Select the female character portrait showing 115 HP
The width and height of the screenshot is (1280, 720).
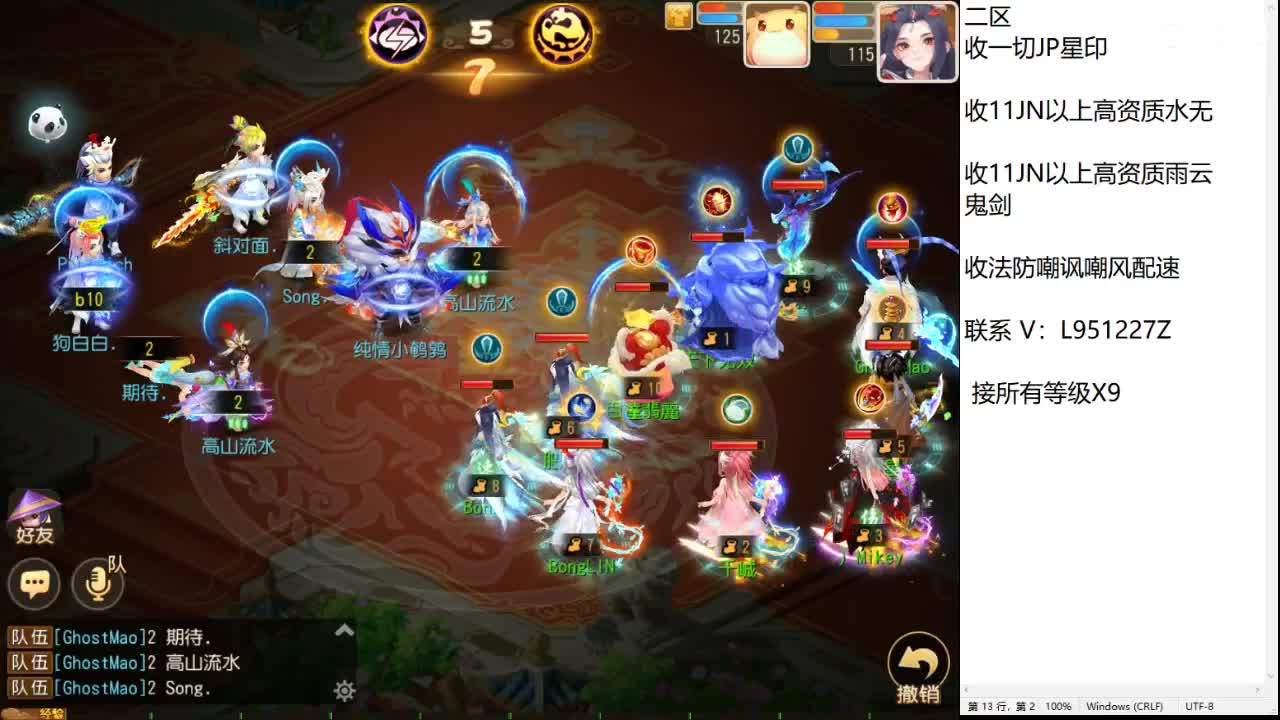[x=915, y=37]
